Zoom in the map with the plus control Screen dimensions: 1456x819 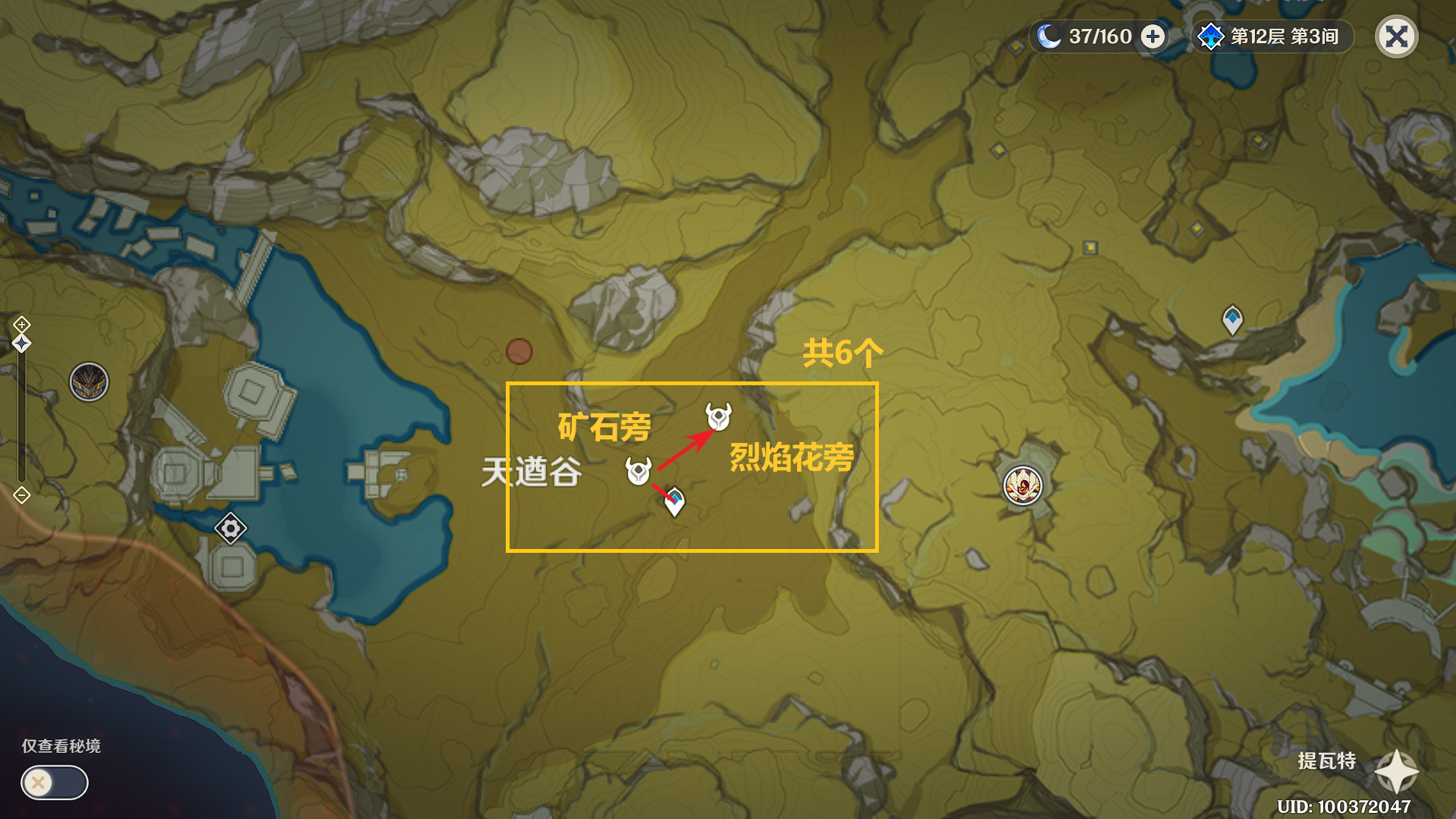[x=21, y=325]
